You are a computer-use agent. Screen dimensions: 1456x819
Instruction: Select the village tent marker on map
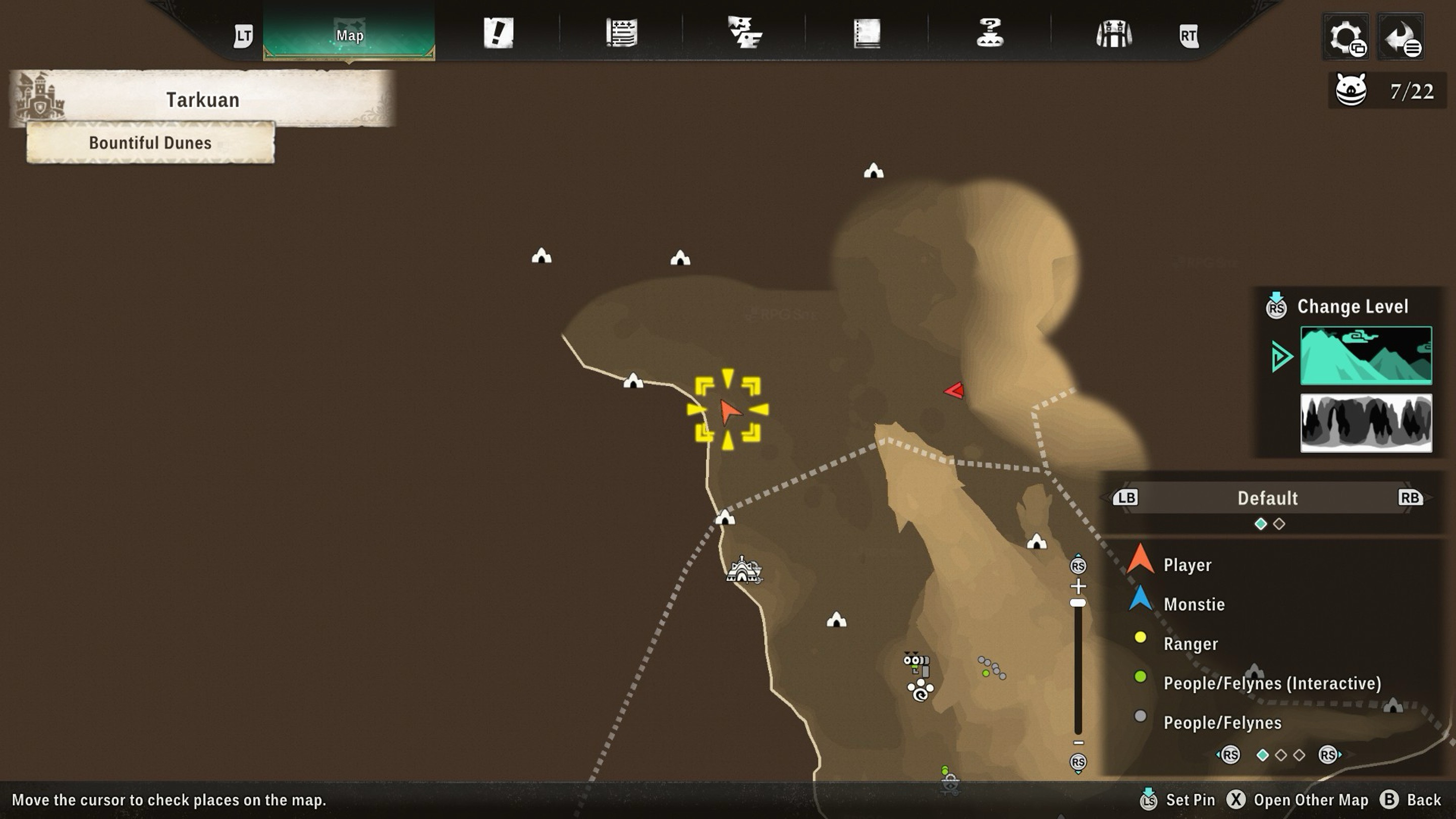click(743, 570)
